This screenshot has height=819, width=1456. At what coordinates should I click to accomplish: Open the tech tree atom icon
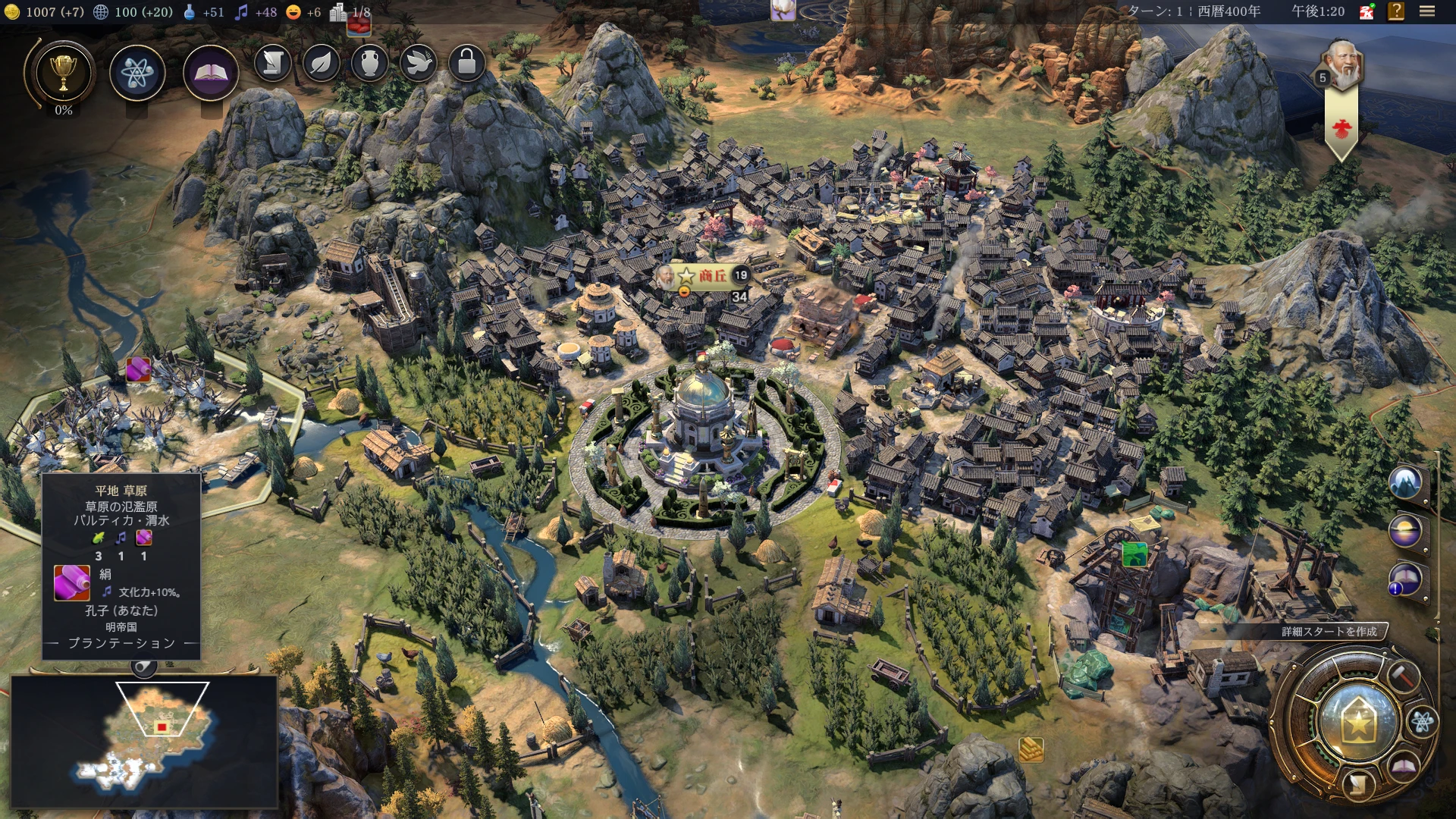coord(137,74)
